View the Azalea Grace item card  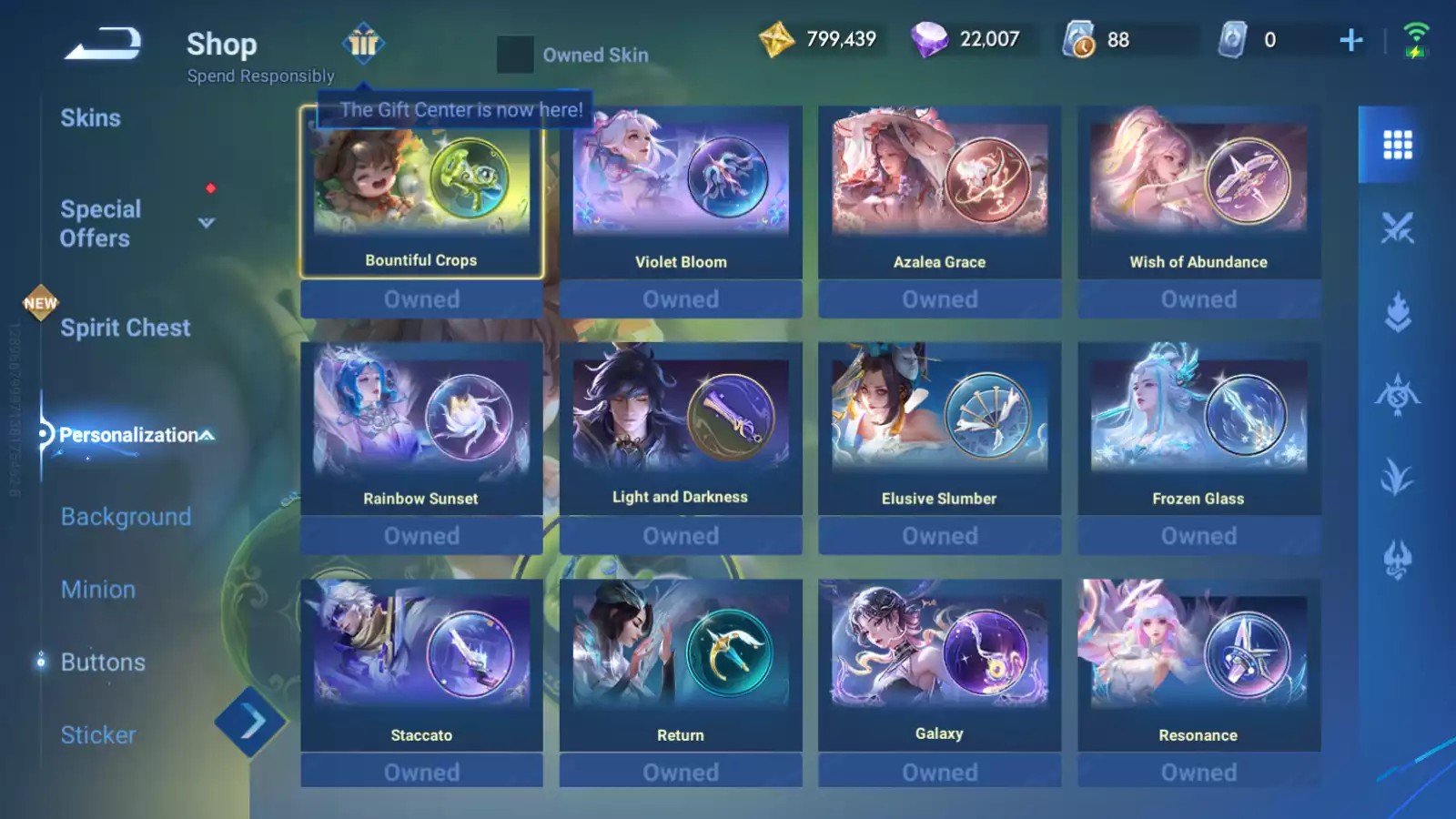tap(939, 193)
